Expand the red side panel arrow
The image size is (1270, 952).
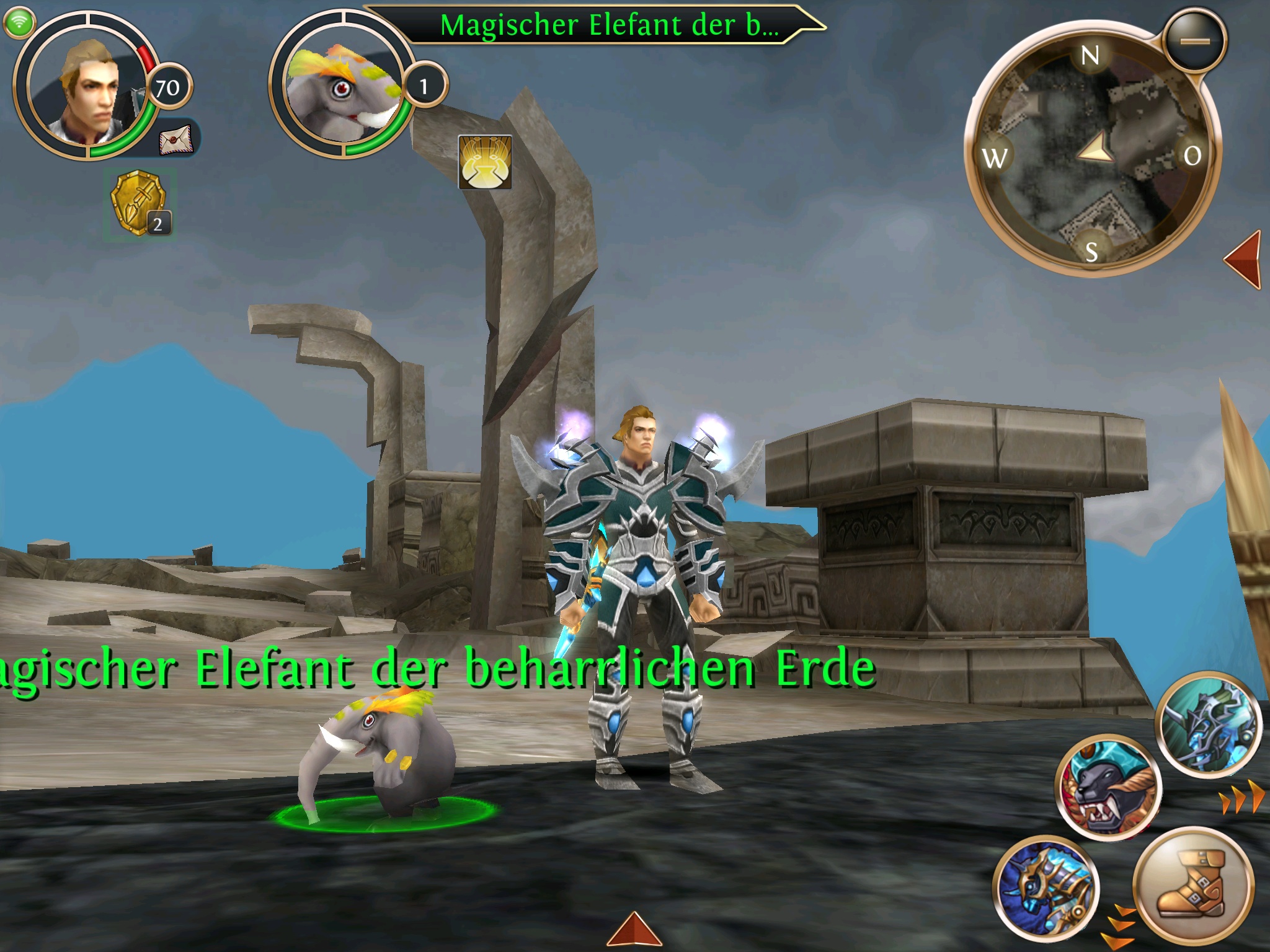(1244, 259)
